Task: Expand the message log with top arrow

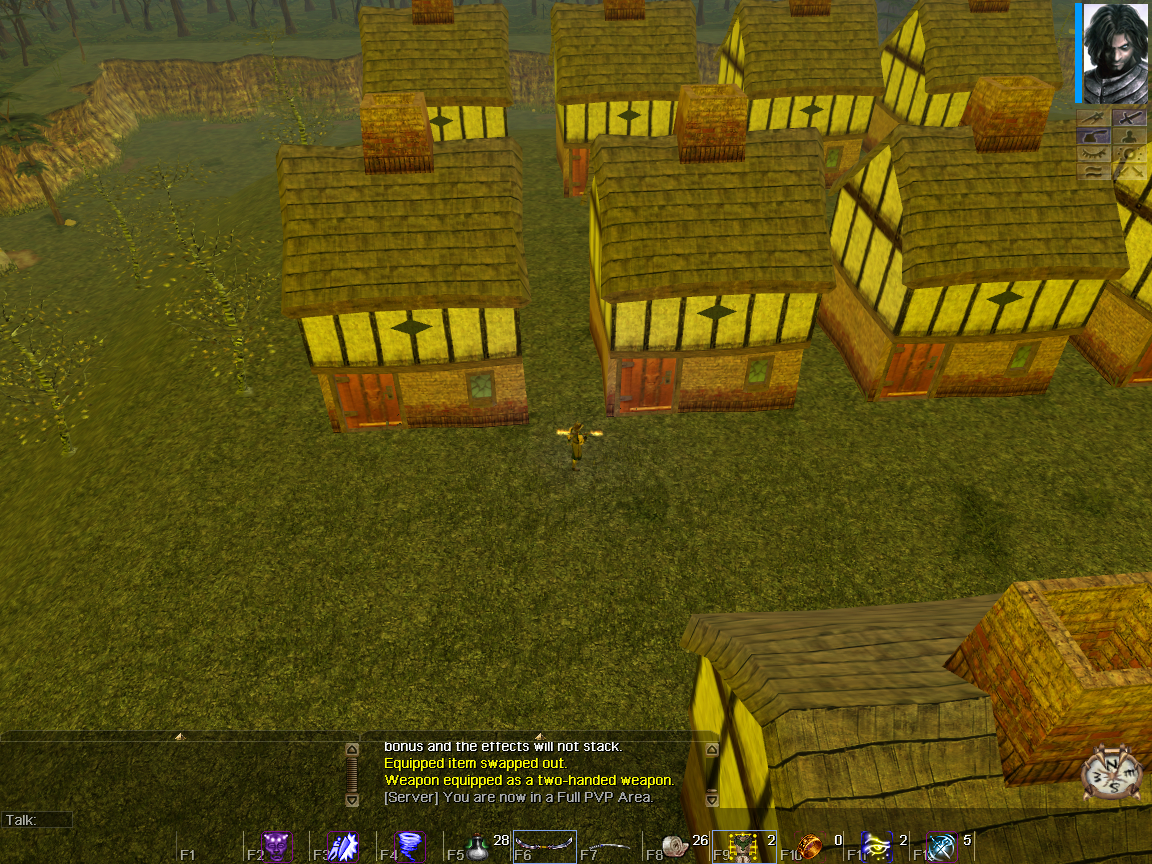Action: pos(540,737)
